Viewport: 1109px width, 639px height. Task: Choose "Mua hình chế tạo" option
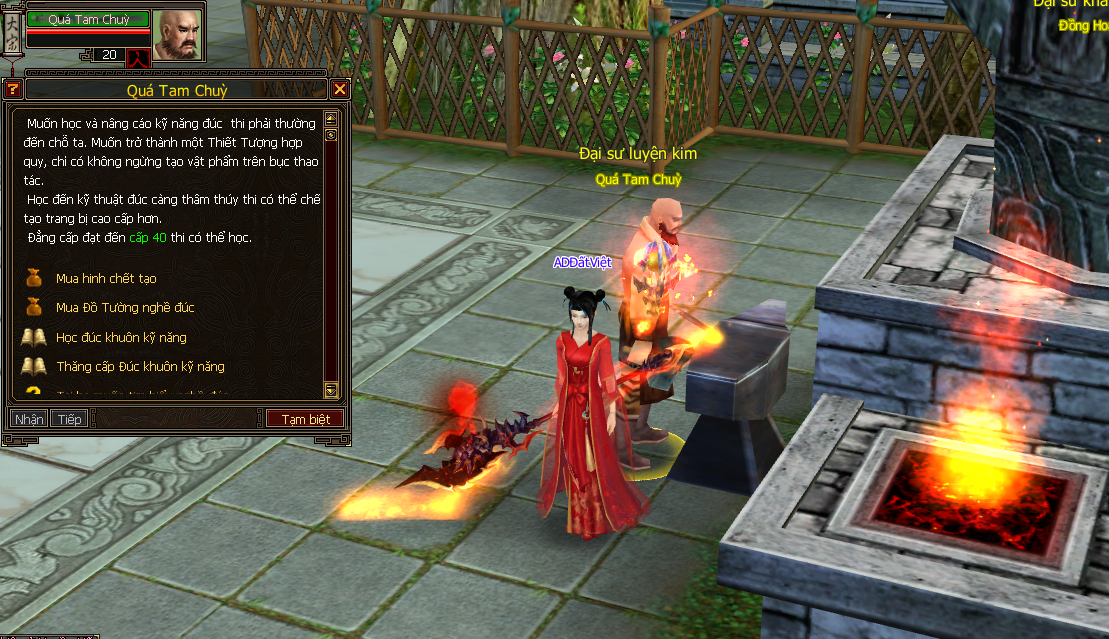click(x=106, y=278)
